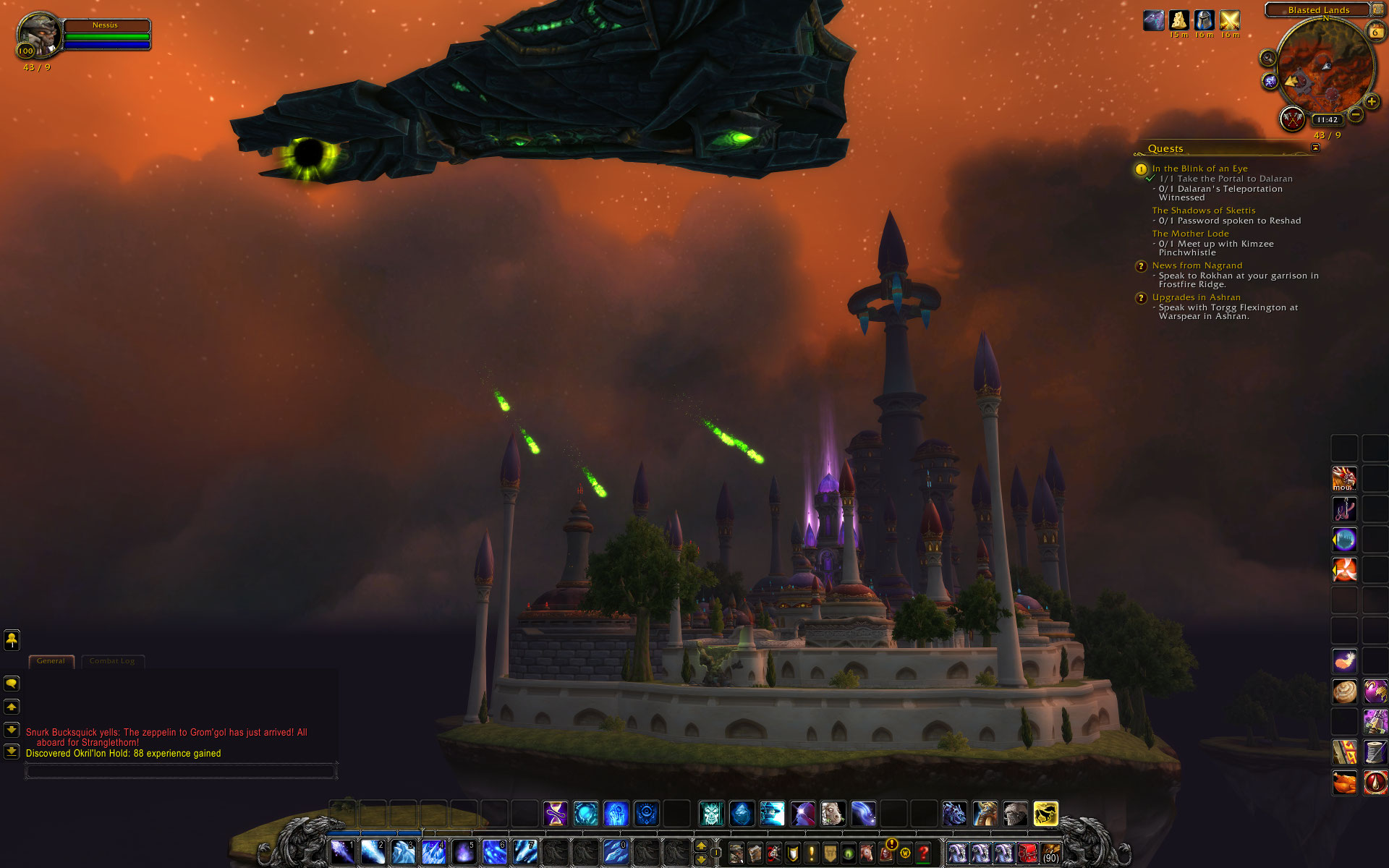Zoom in on the minimap
This screenshot has height=868, width=1389.
click(1371, 102)
